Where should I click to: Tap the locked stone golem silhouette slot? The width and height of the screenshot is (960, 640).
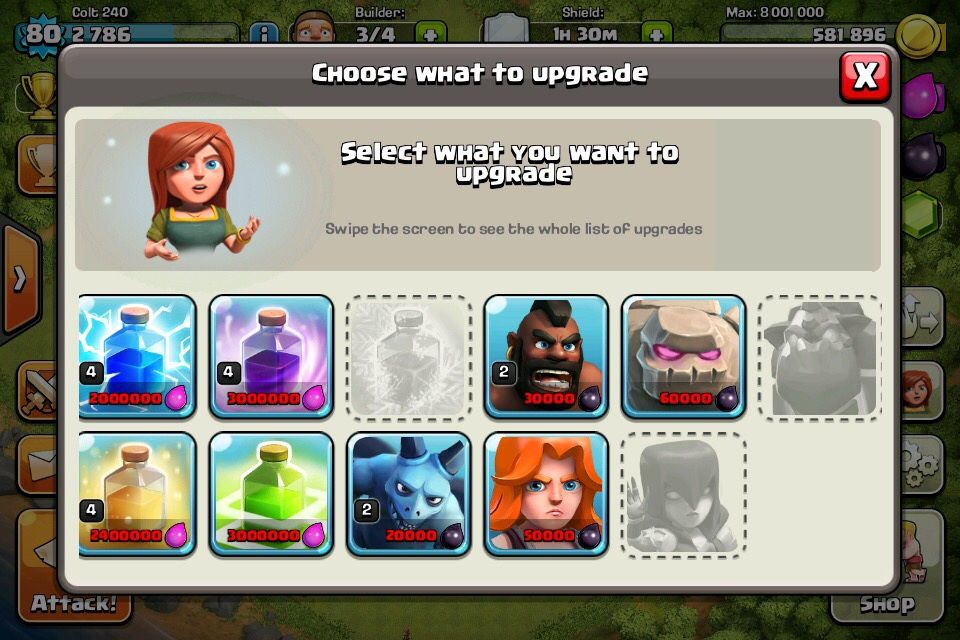820,356
